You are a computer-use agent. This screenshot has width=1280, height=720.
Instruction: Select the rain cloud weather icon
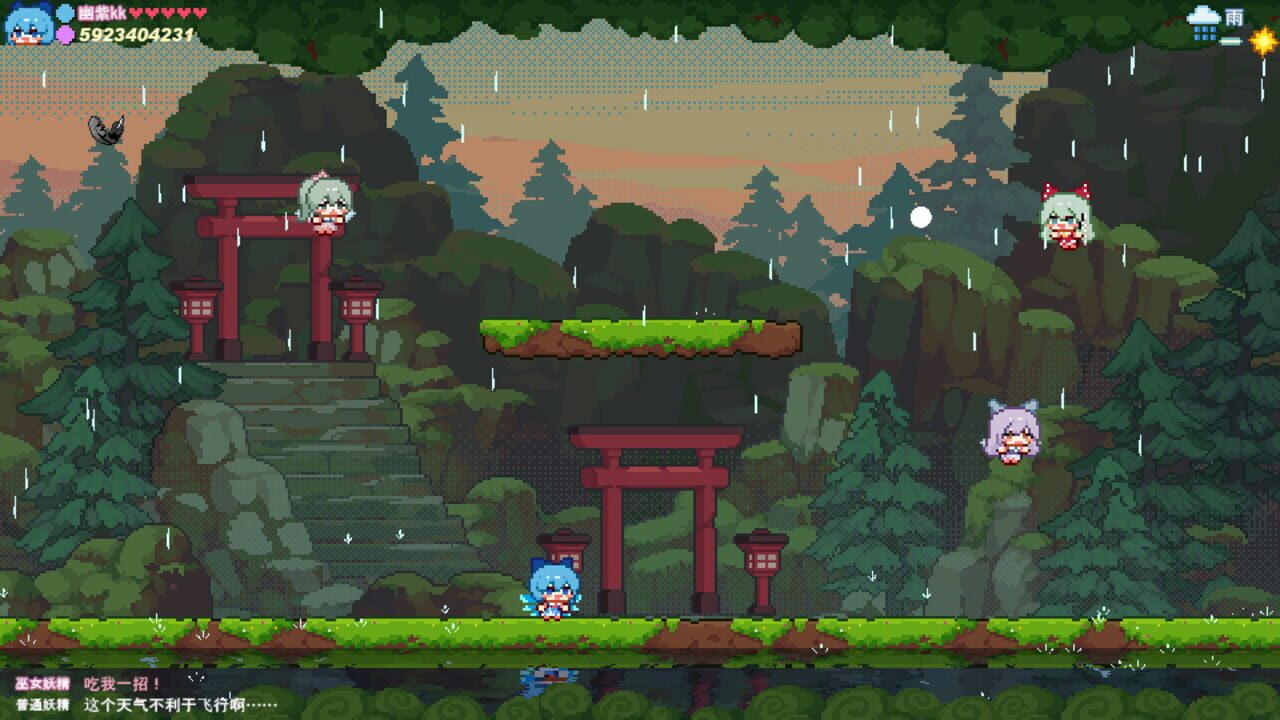(1203, 16)
